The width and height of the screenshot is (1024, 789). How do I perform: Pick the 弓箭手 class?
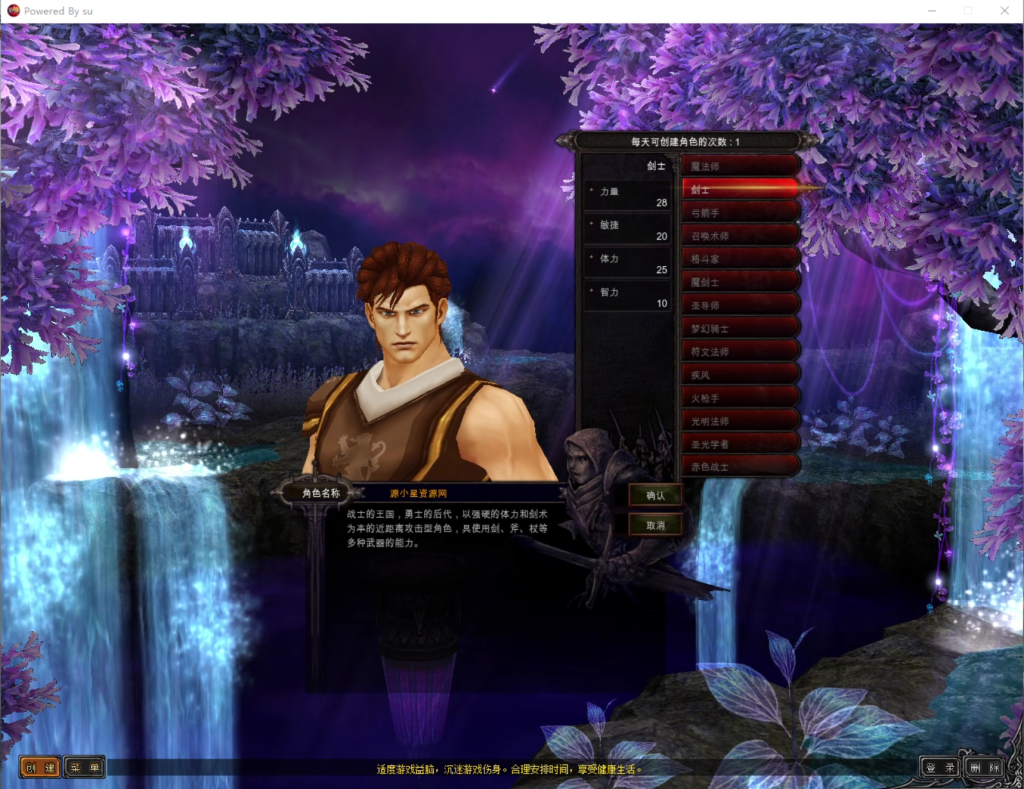click(x=740, y=212)
